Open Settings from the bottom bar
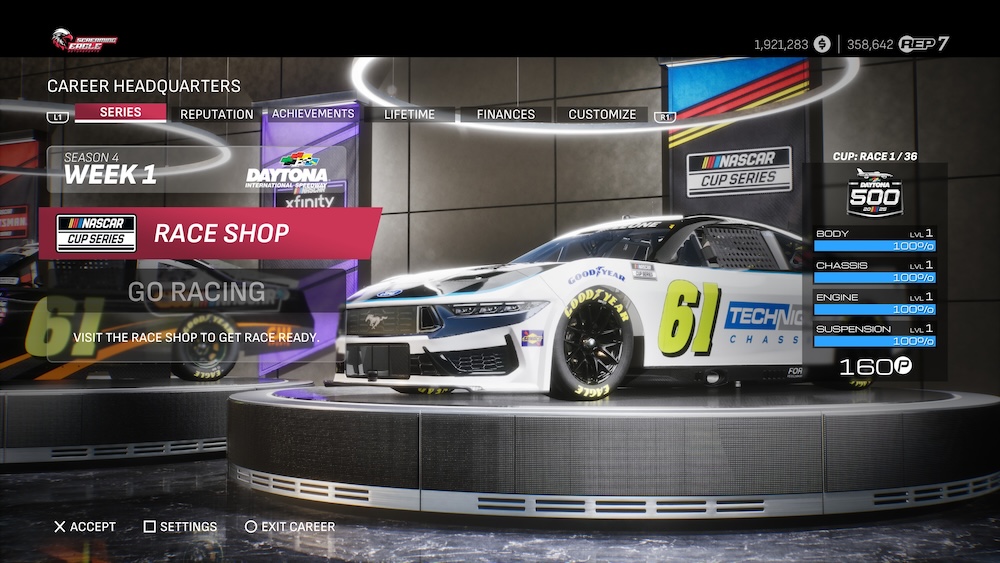The width and height of the screenshot is (1000, 563). pyautogui.click(x=188, y=527)
